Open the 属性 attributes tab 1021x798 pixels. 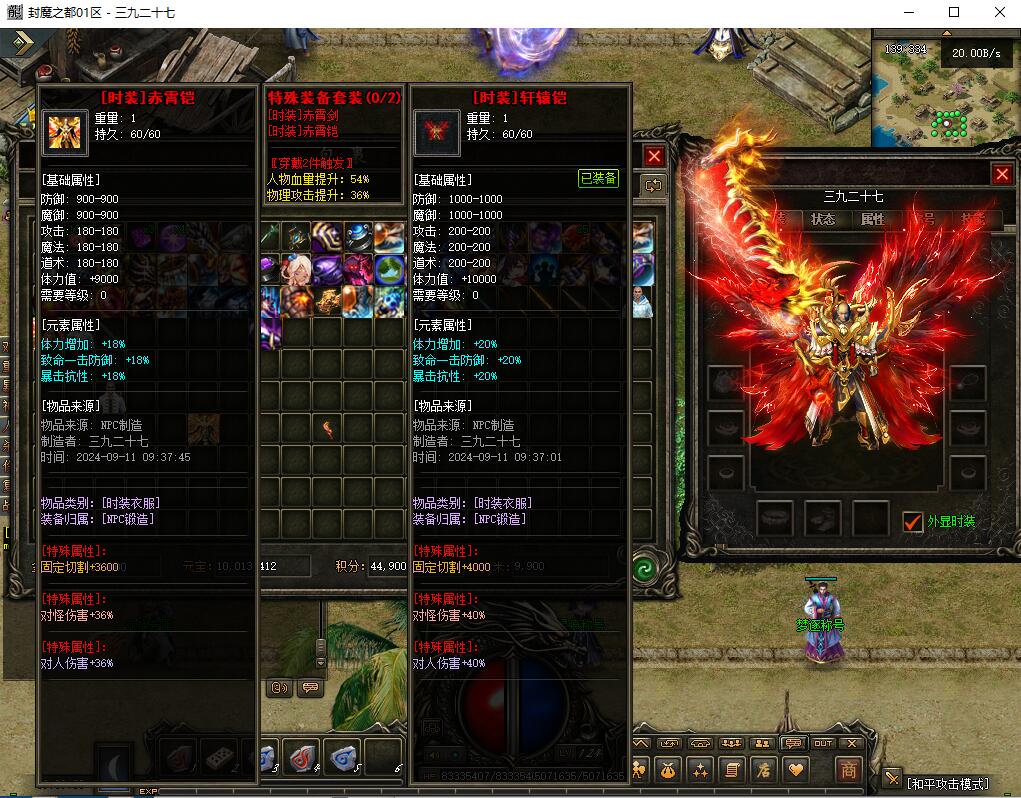pyautogui.click(x=873, y=219)
